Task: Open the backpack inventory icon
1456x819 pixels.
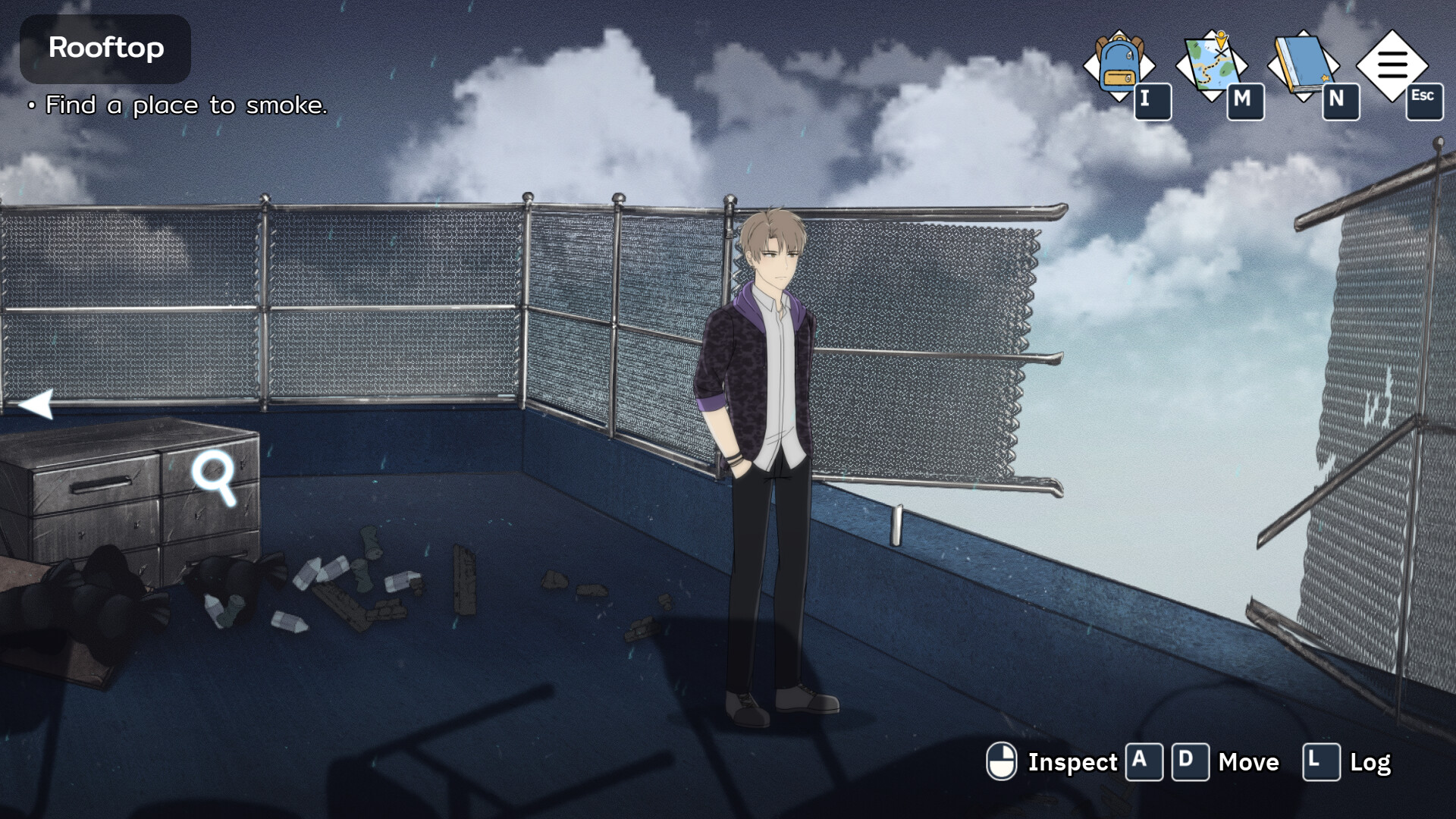Action: (1120, 64)
